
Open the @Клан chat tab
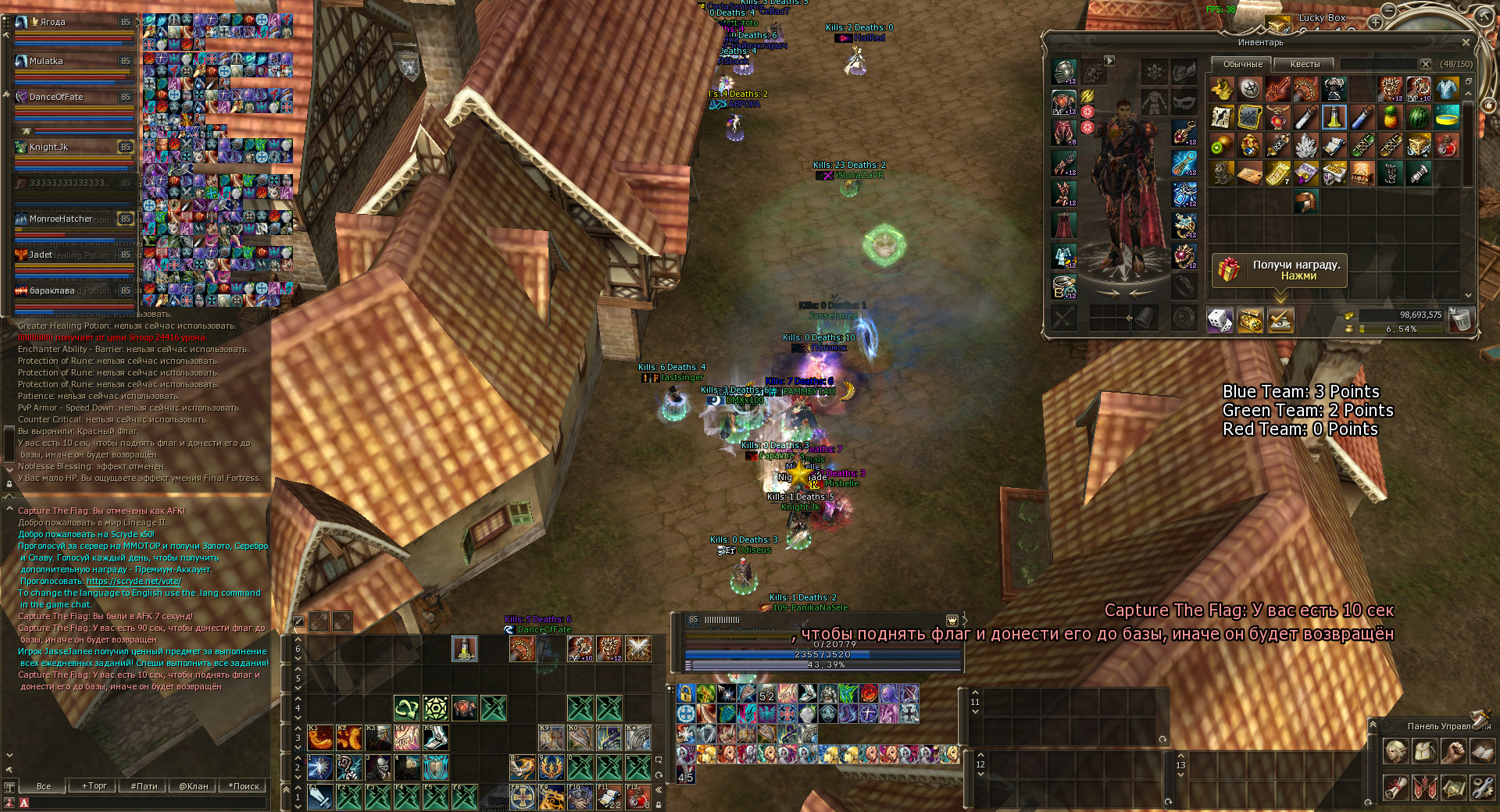[x=194, y=786]
